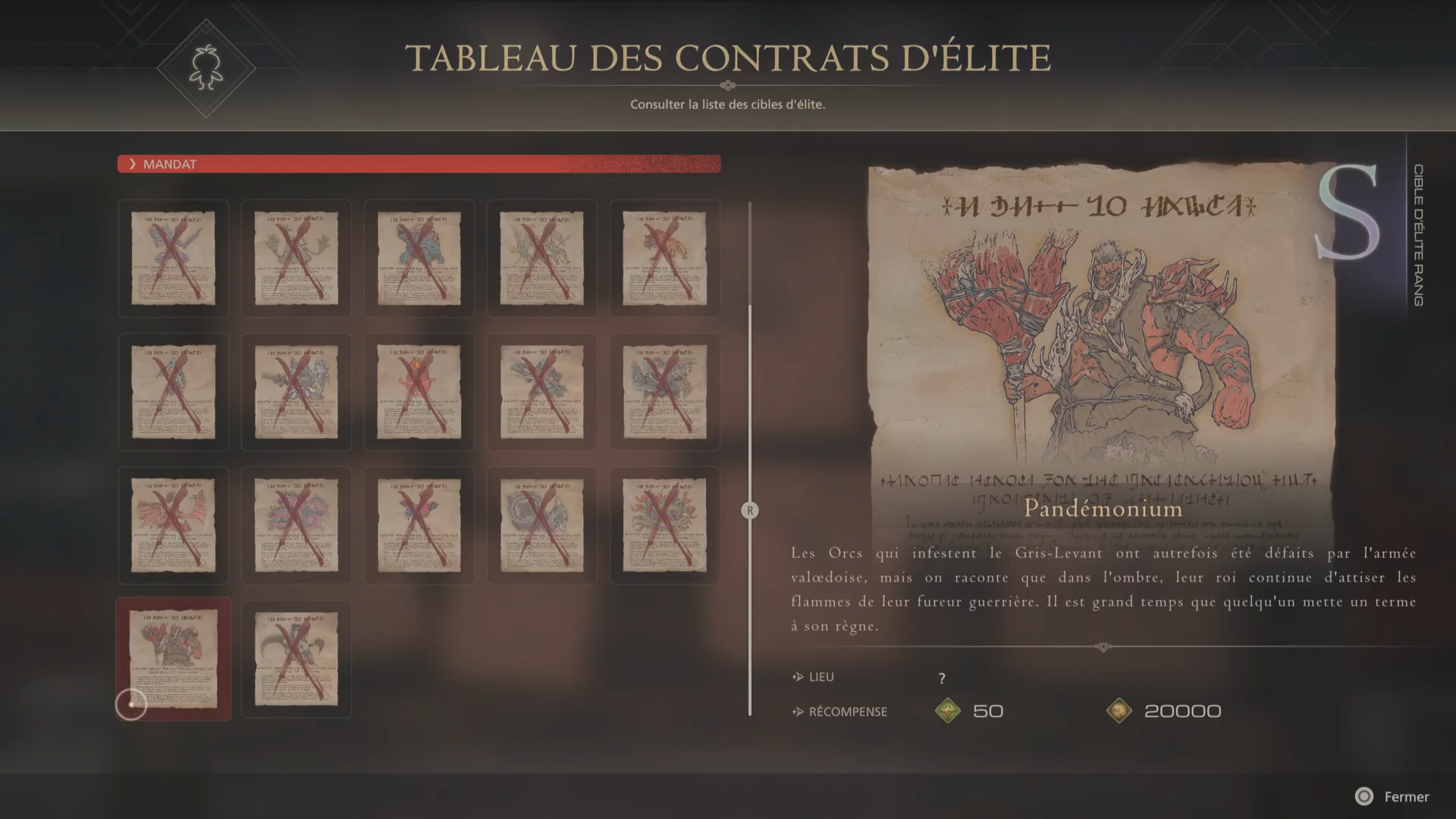Screen dimensions: 1456x819
Task: Click the analog-stick prompt near the Pandémonium thumbnail
Action: pyautogui.click(x=131, y=704)
